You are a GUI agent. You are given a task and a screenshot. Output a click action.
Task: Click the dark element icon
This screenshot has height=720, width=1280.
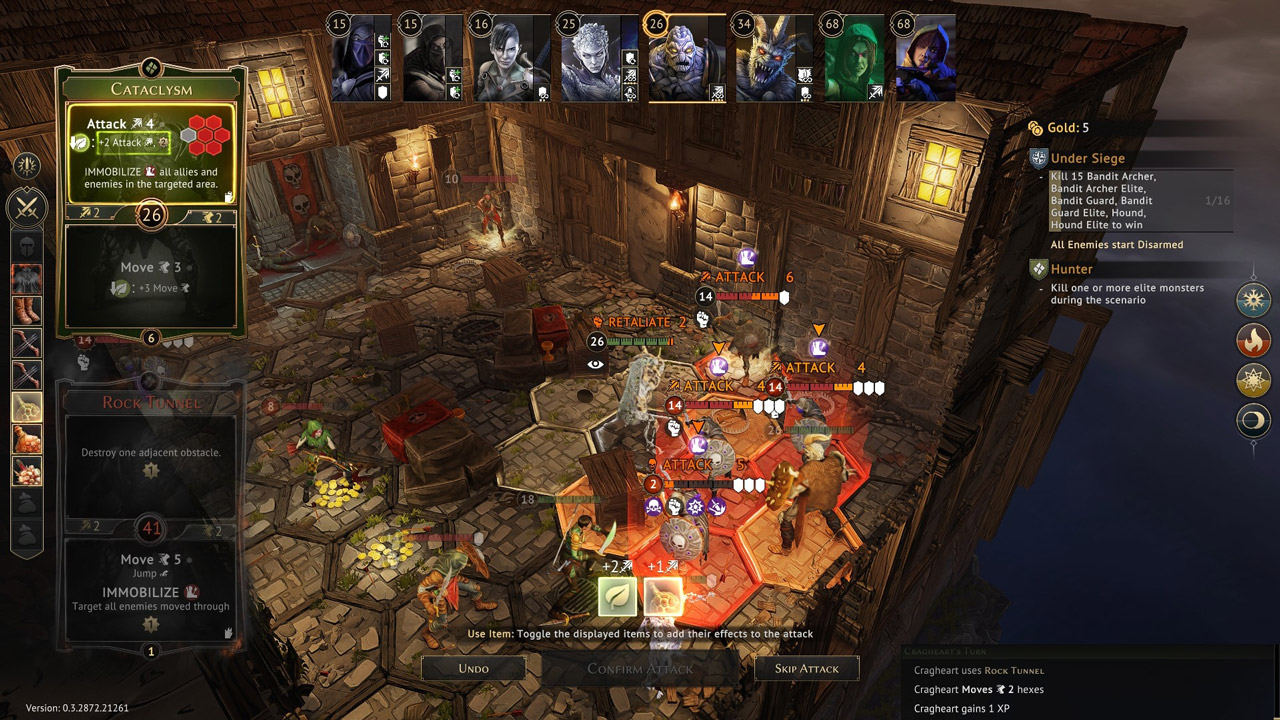tap(1253, 421)
